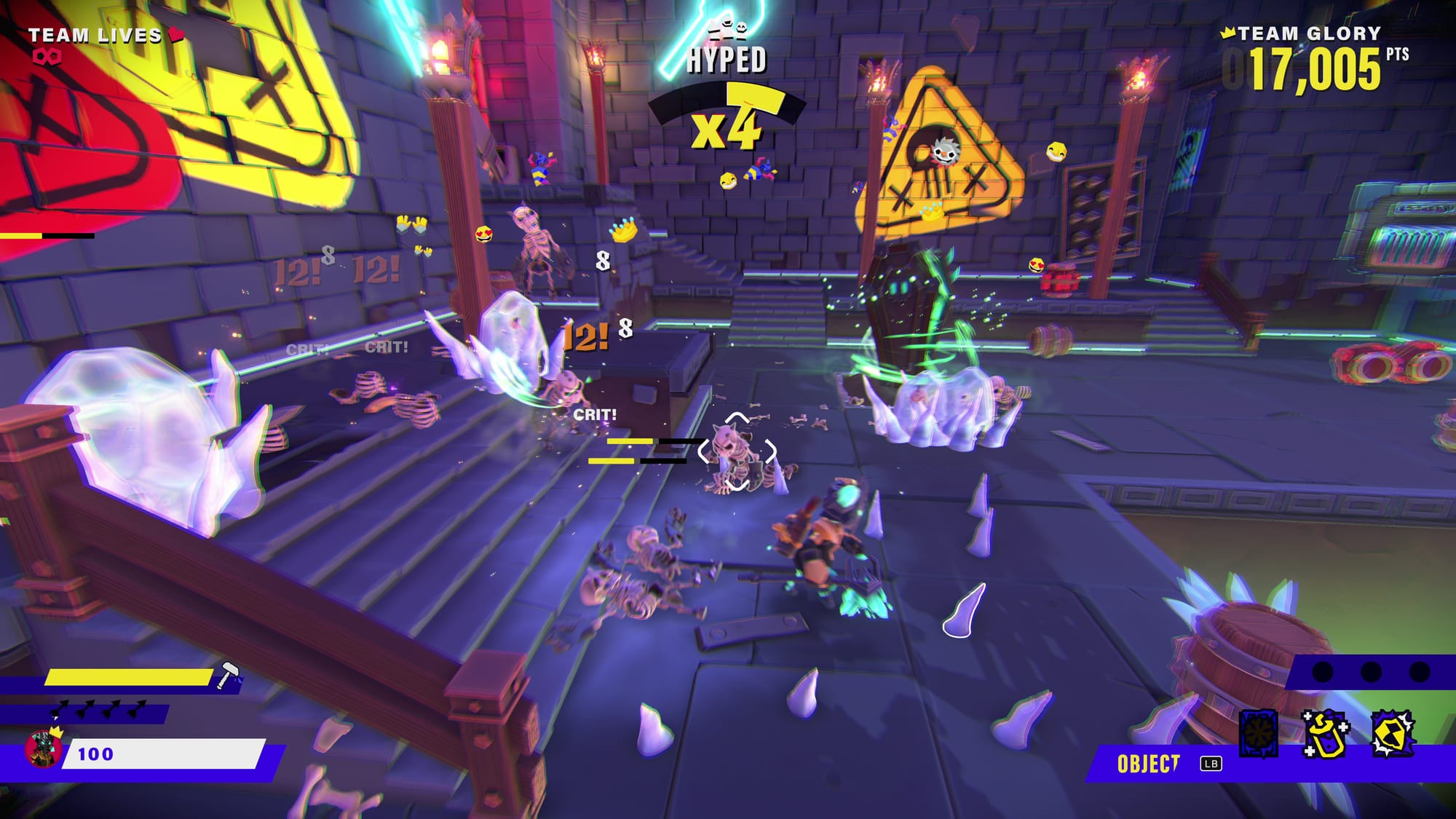Use the sparkling yellow potion object
1456x819 pixels.
1325,734
